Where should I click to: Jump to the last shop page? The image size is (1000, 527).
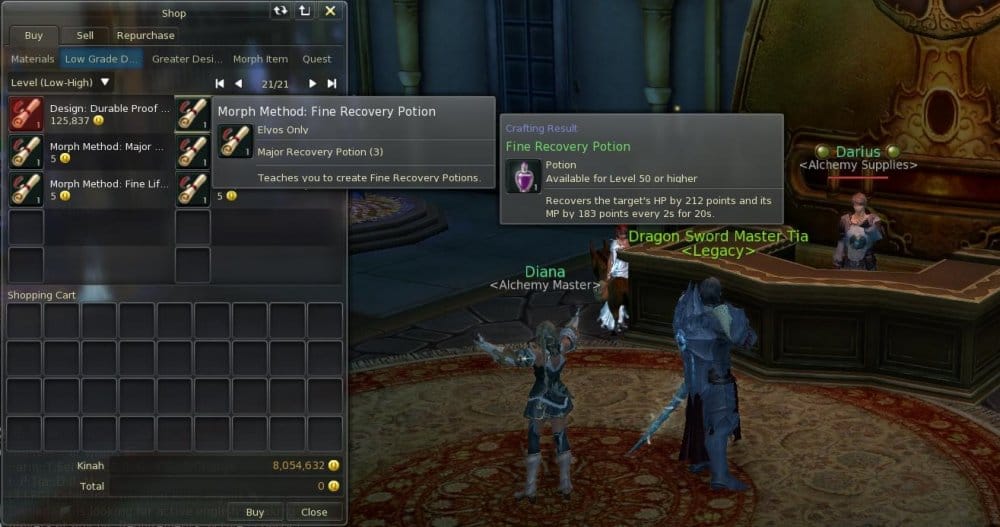(x=331, y=84)
